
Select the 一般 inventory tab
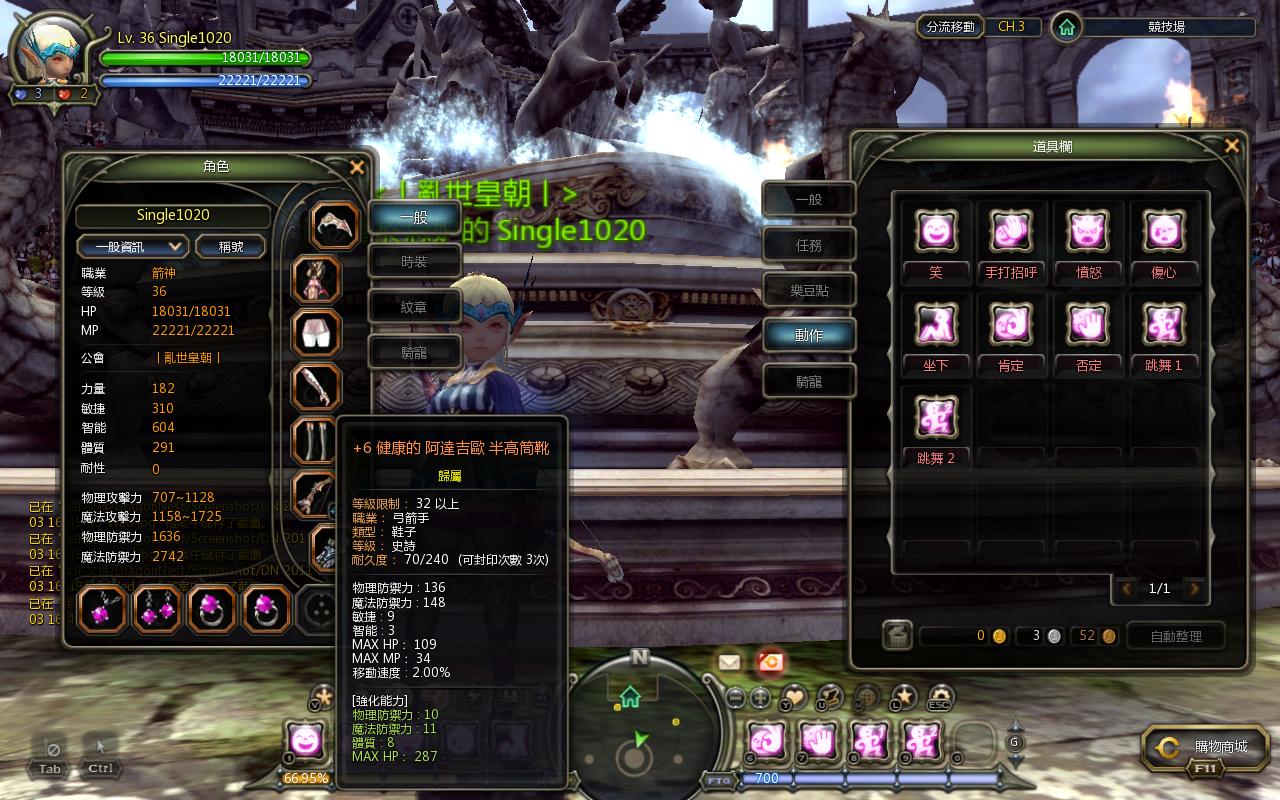pos(809,199)
